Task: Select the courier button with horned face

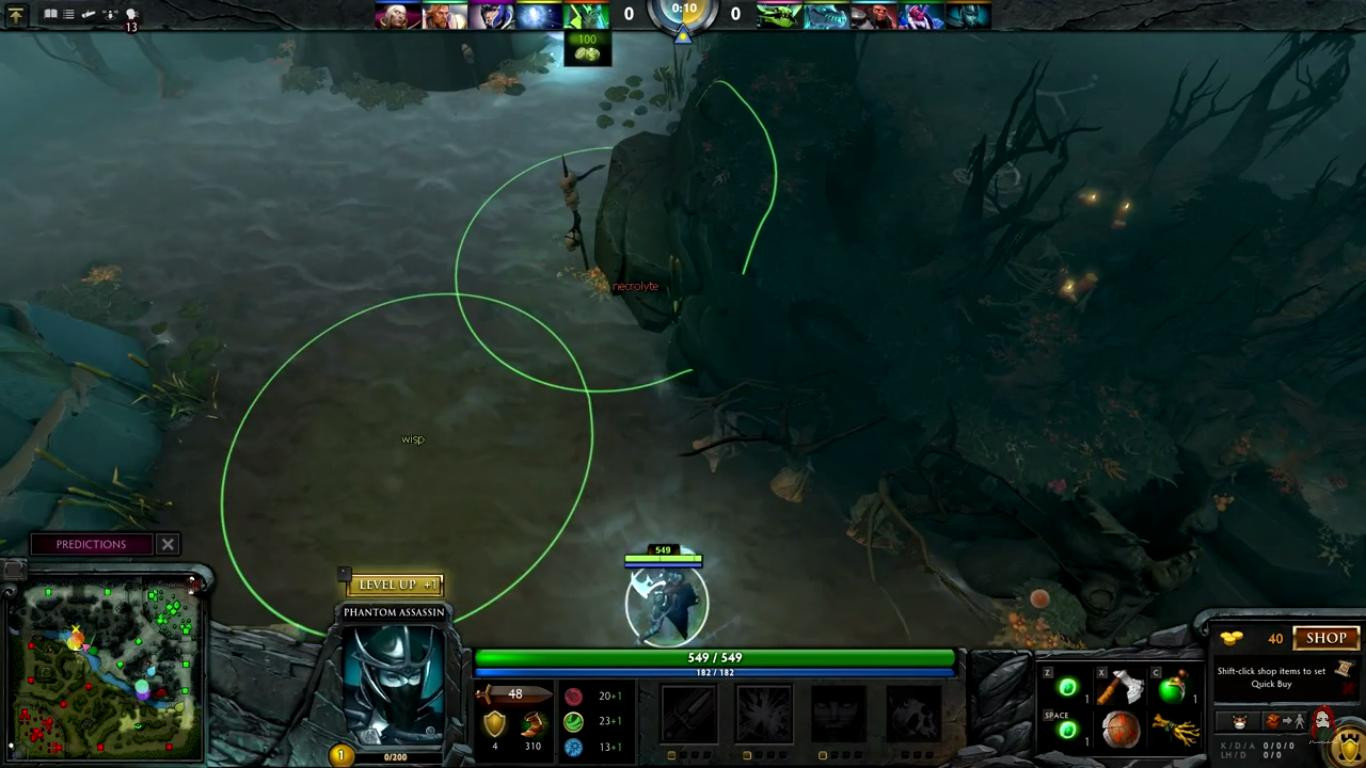Action: pyautogui.click(x=1237, y=722)
